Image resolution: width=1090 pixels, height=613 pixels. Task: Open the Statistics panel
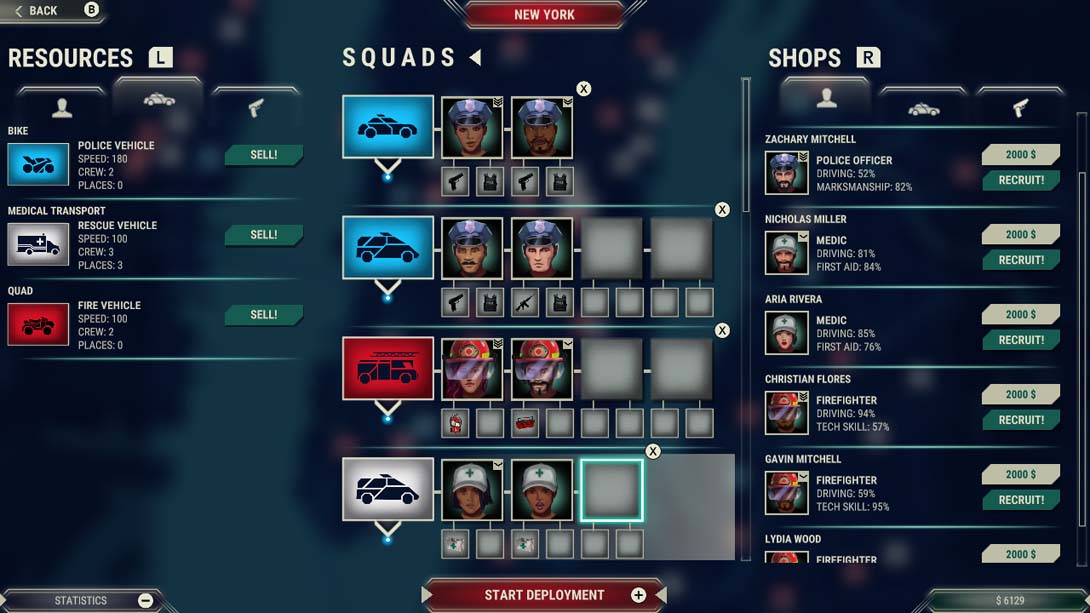tap(81, 600)
